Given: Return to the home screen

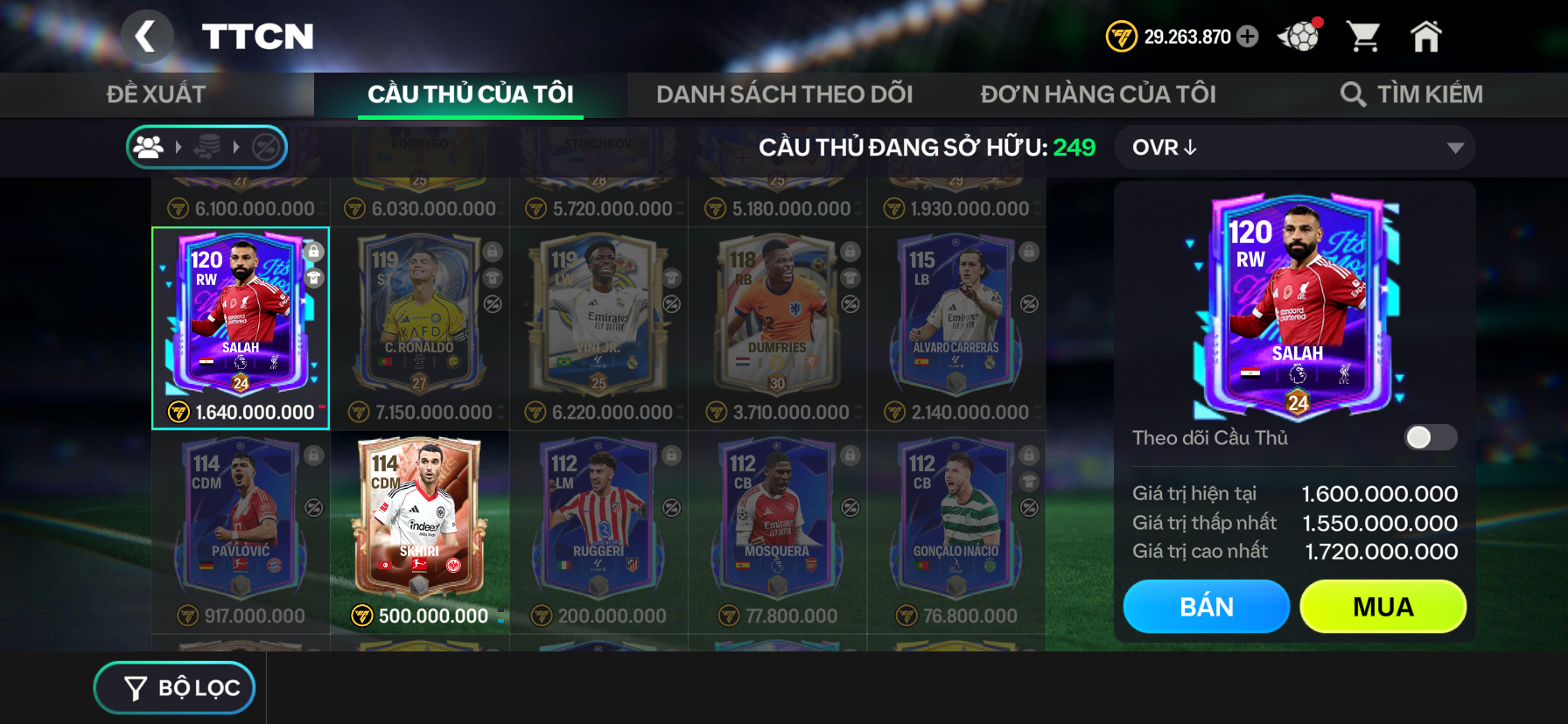Looking at the screenshot, I should tap(1425, 37).
